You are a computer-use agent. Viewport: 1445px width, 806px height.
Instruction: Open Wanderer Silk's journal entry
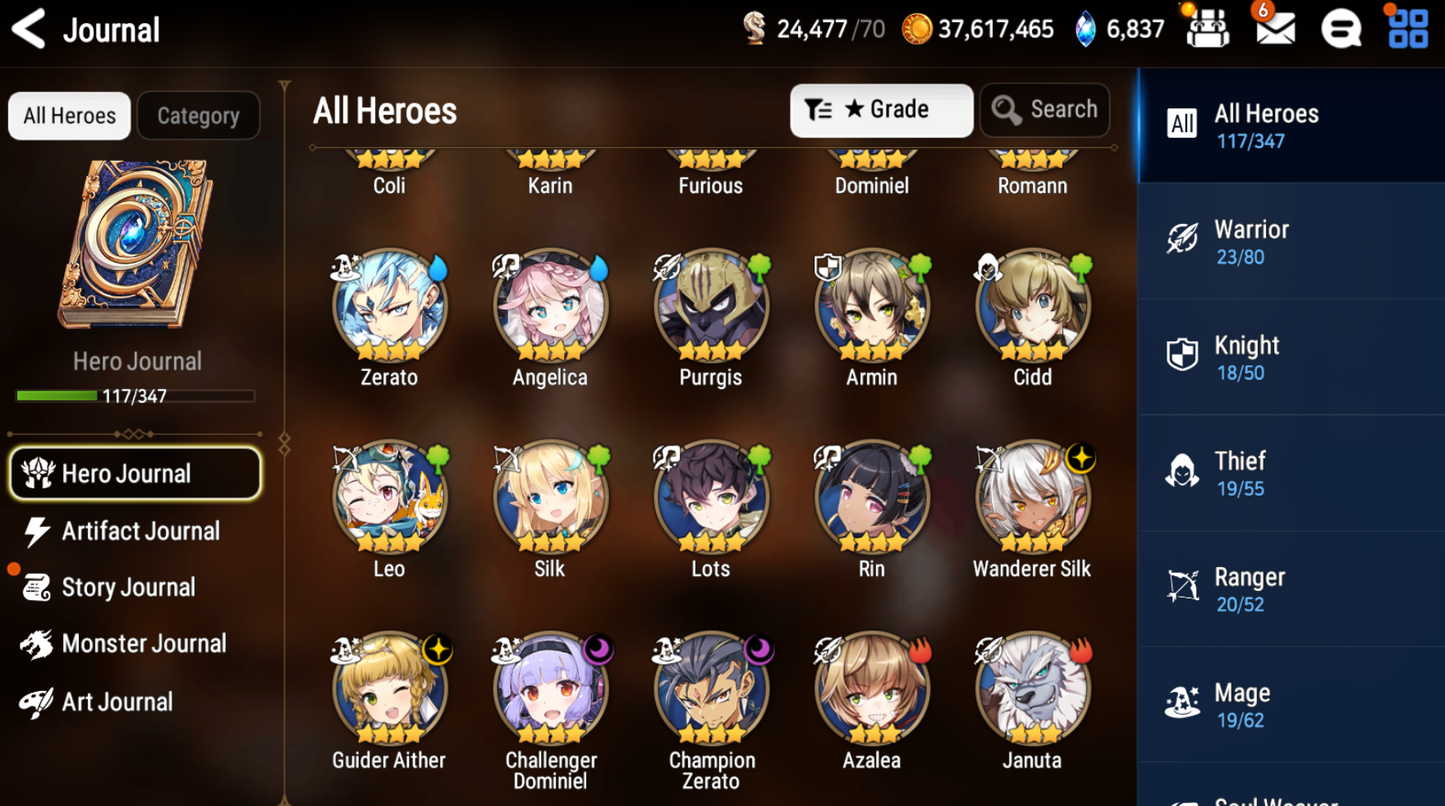pos(1032,498)
